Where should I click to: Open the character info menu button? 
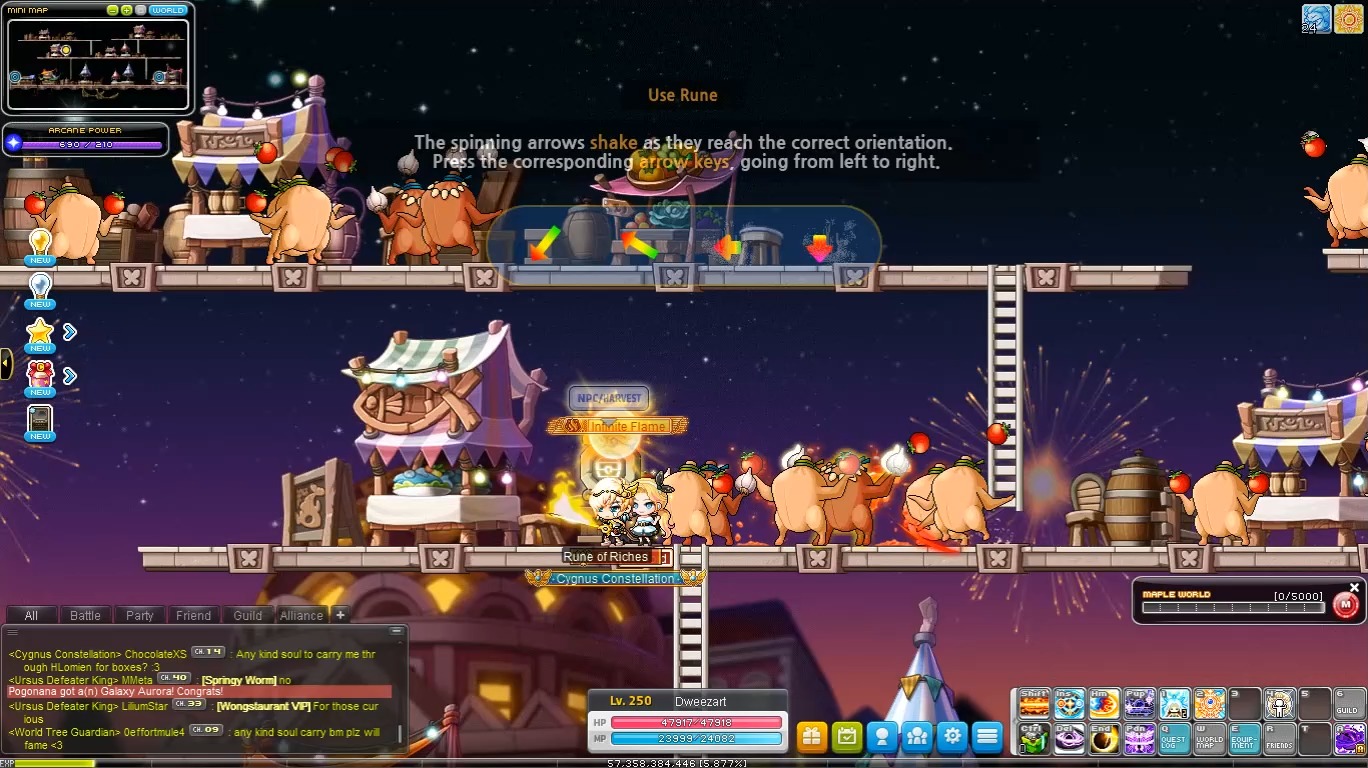pos(882,737)
